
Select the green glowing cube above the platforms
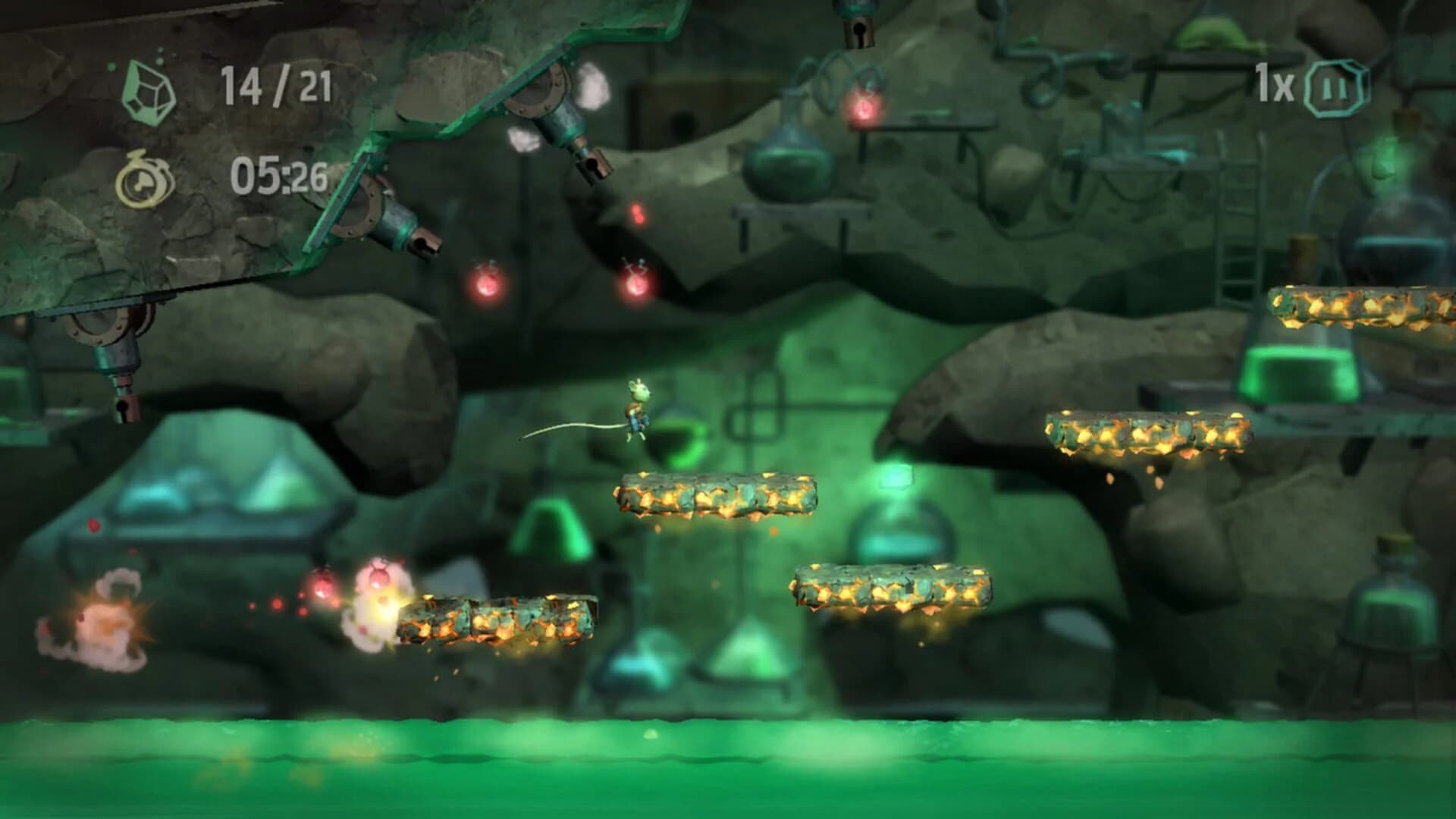point(897,475)
